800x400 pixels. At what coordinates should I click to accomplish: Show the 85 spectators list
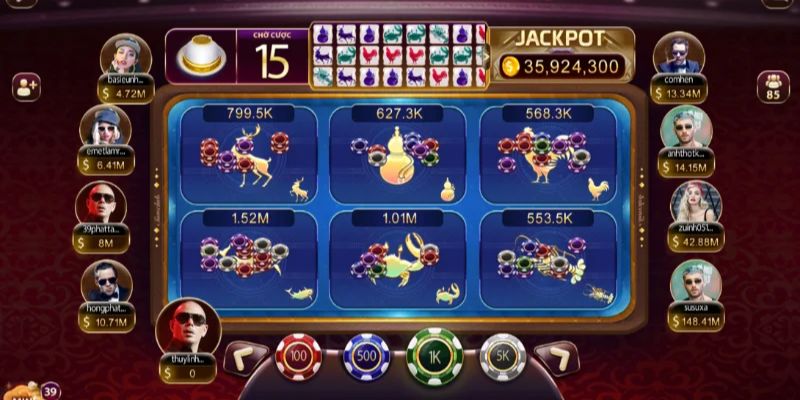click(772, 87)
